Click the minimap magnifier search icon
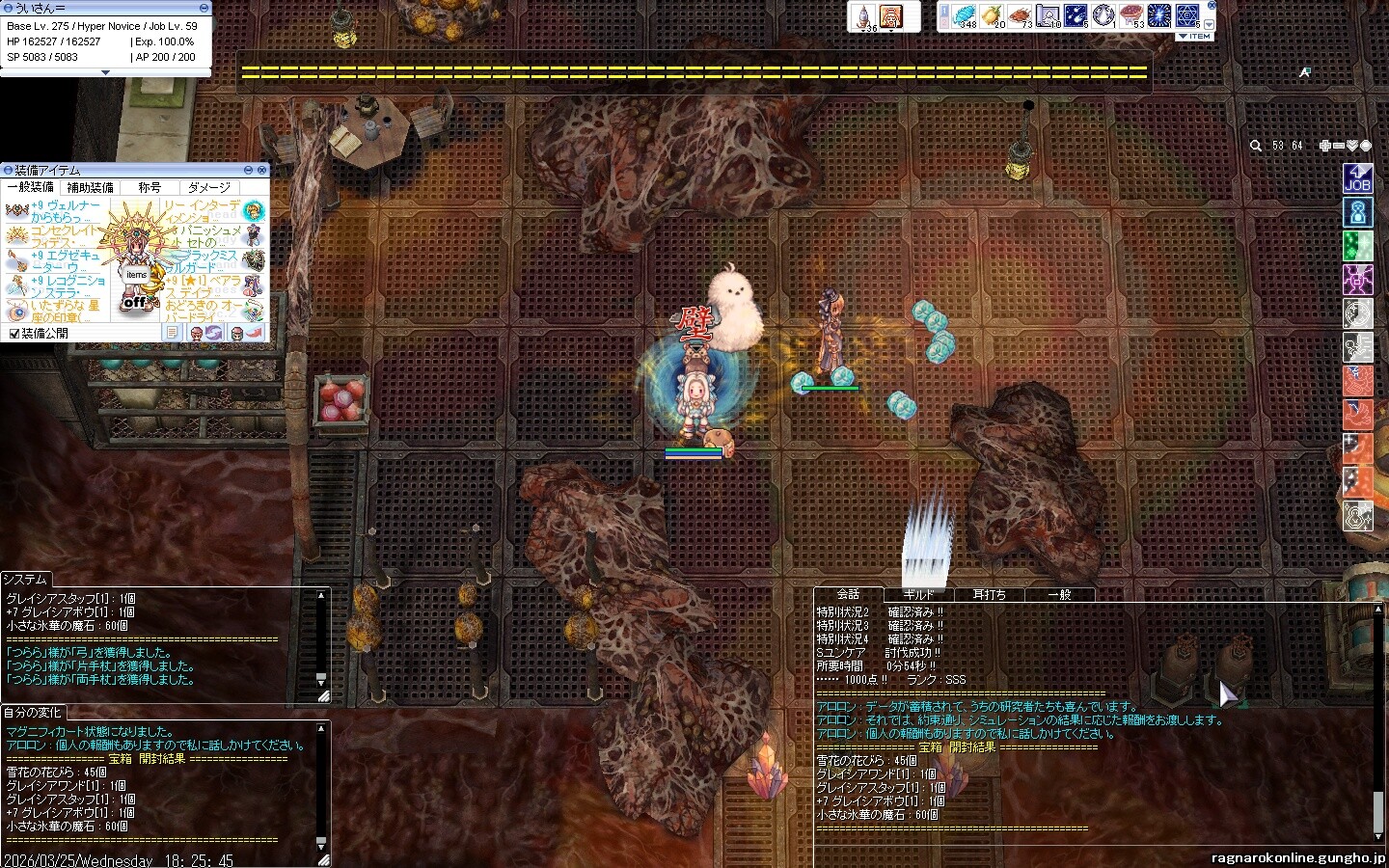 [x=1256, y=146]
